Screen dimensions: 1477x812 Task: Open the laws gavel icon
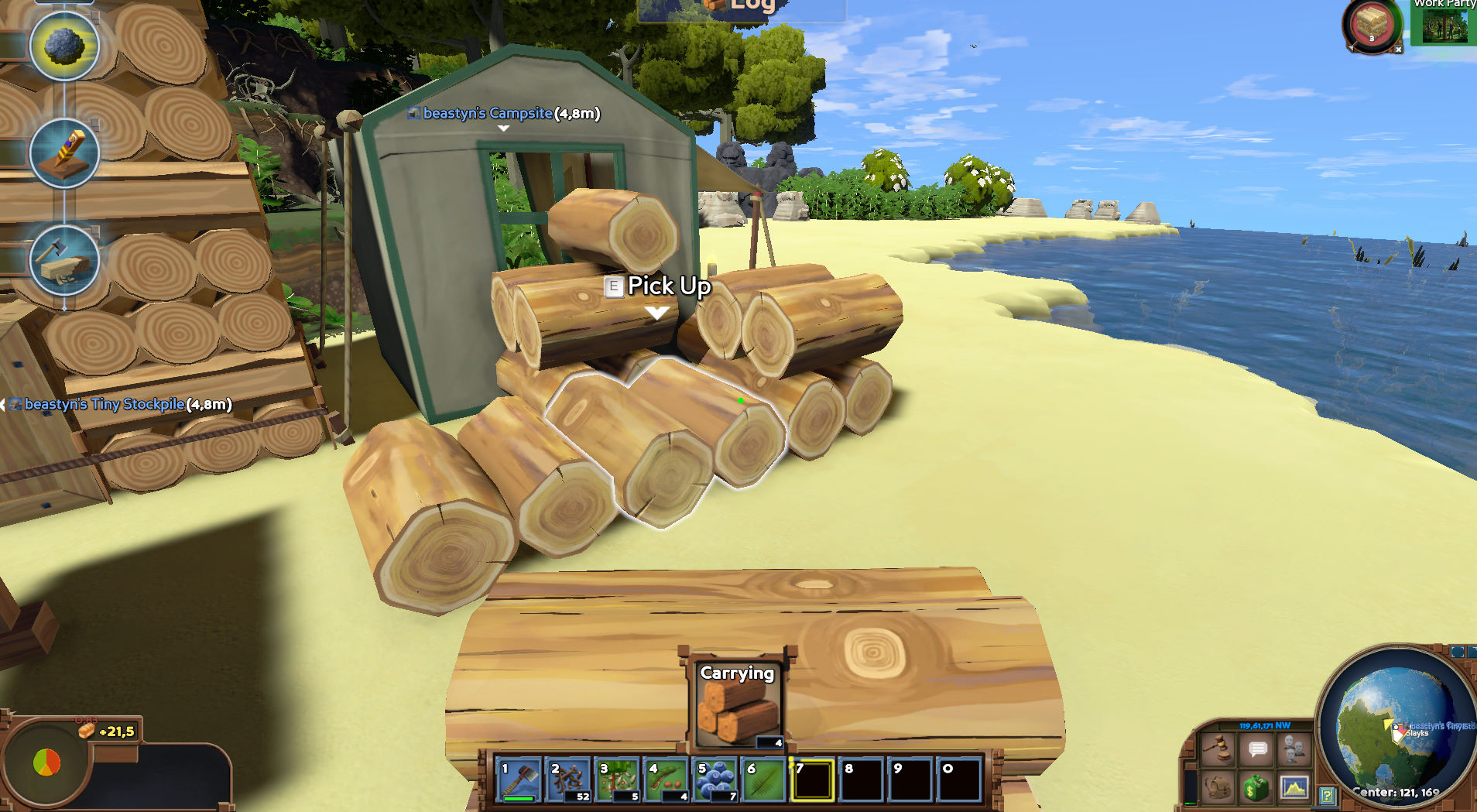click(1218, 749)
